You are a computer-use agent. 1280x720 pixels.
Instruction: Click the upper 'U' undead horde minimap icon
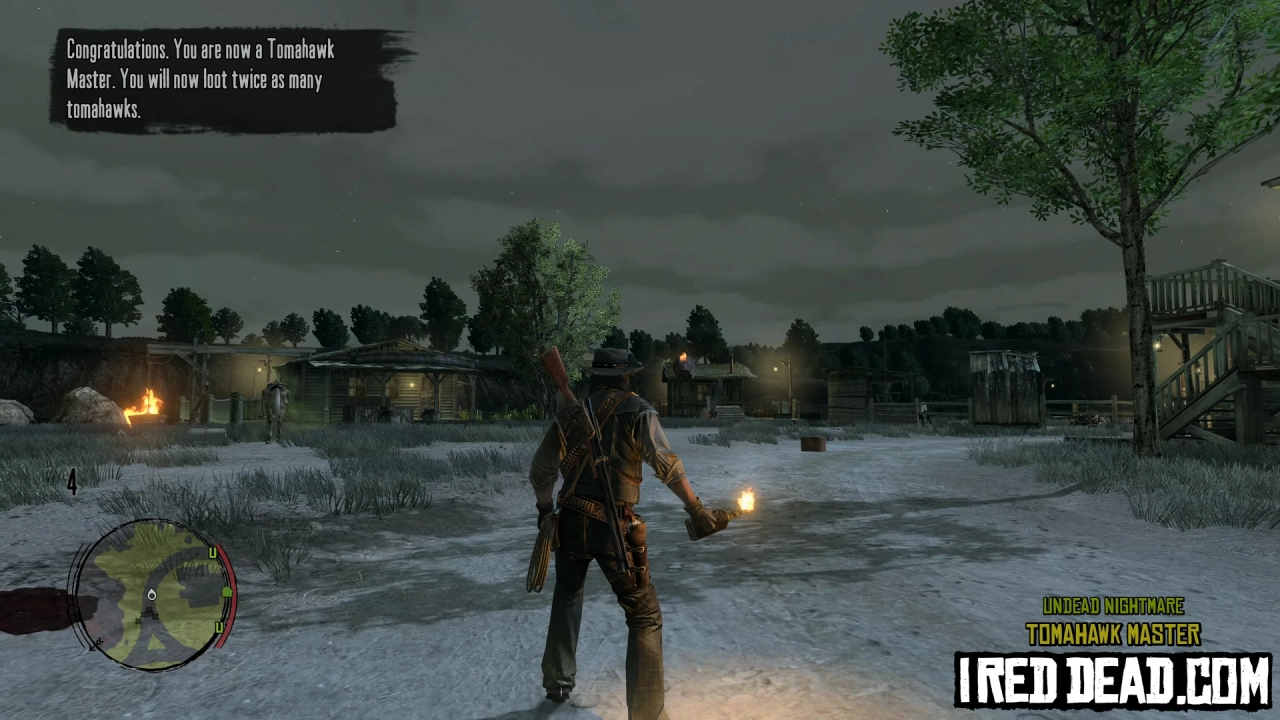pos(212,551)
